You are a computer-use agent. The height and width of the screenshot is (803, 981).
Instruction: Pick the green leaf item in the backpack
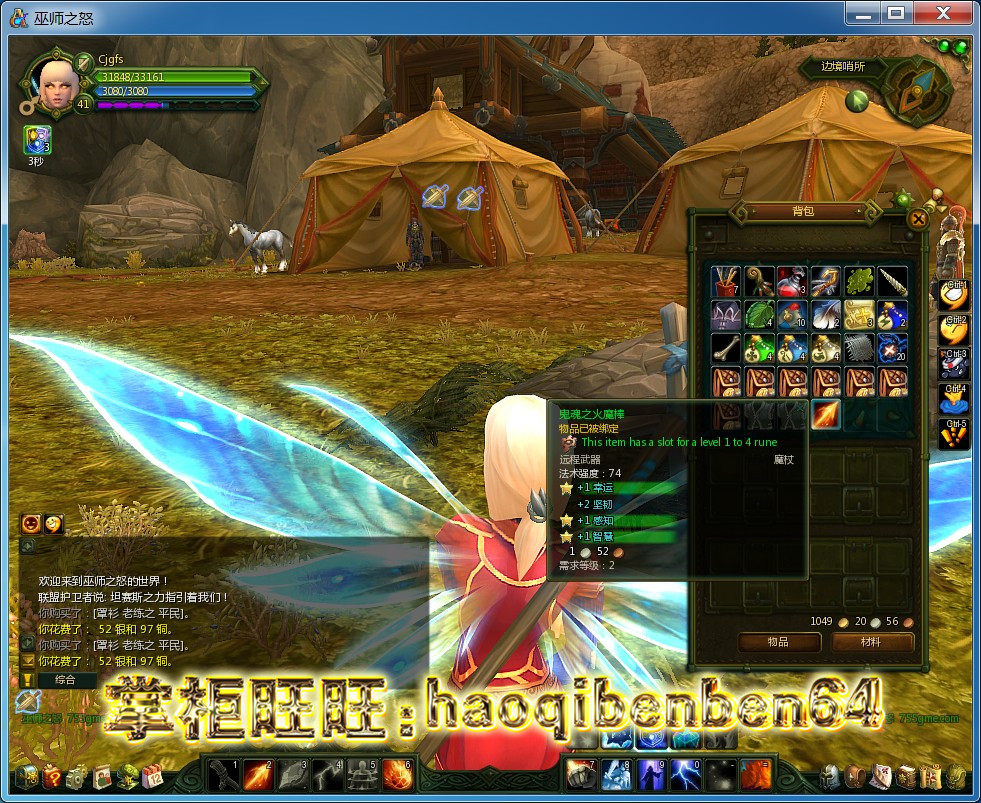click(859, 281)
